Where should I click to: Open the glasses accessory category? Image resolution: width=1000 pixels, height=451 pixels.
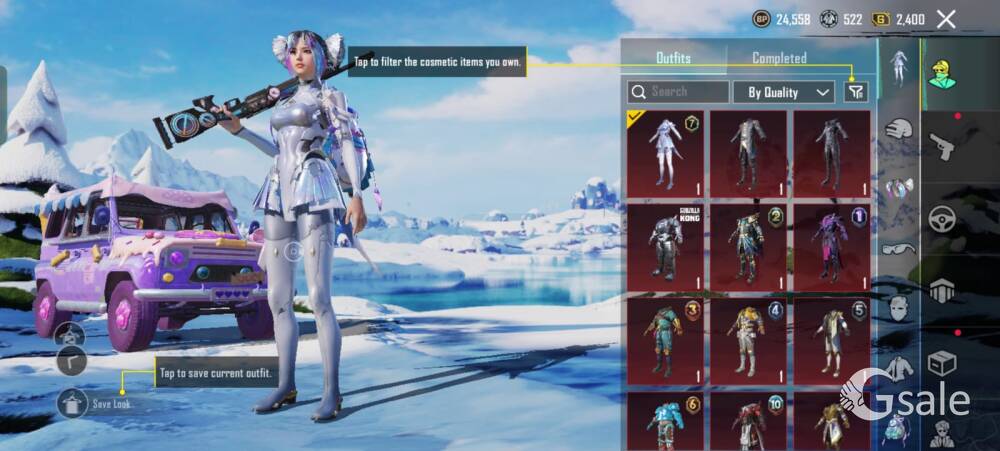(899, 248)
